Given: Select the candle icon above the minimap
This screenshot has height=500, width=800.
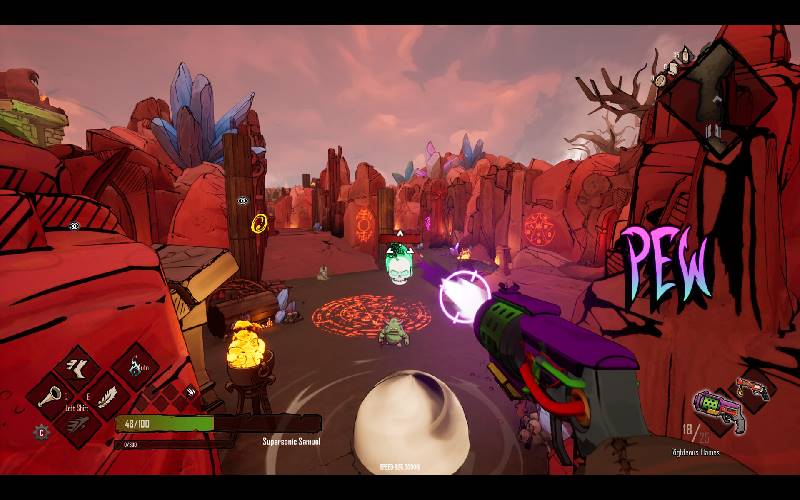Looking at the screenshot, I should click(685, 54).
